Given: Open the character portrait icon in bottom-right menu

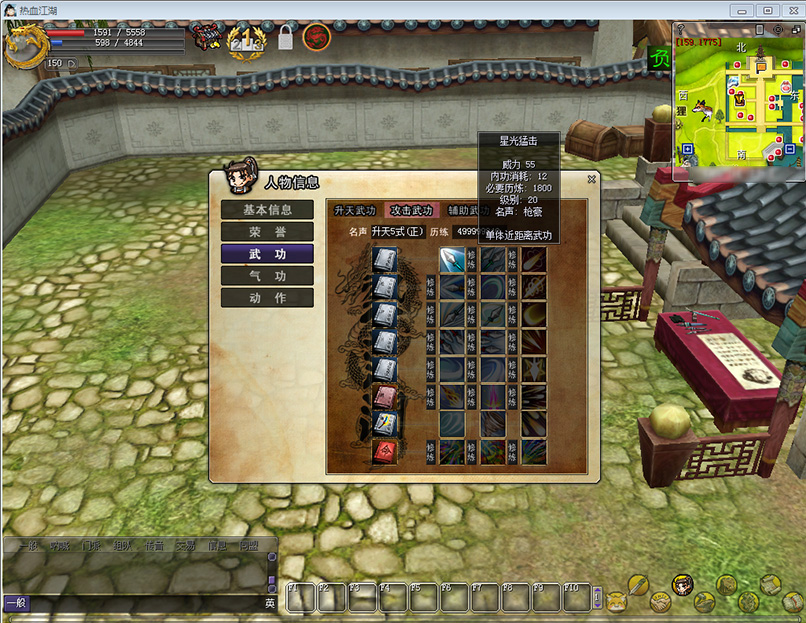Looking at the screenshot, I should [683, 584].
